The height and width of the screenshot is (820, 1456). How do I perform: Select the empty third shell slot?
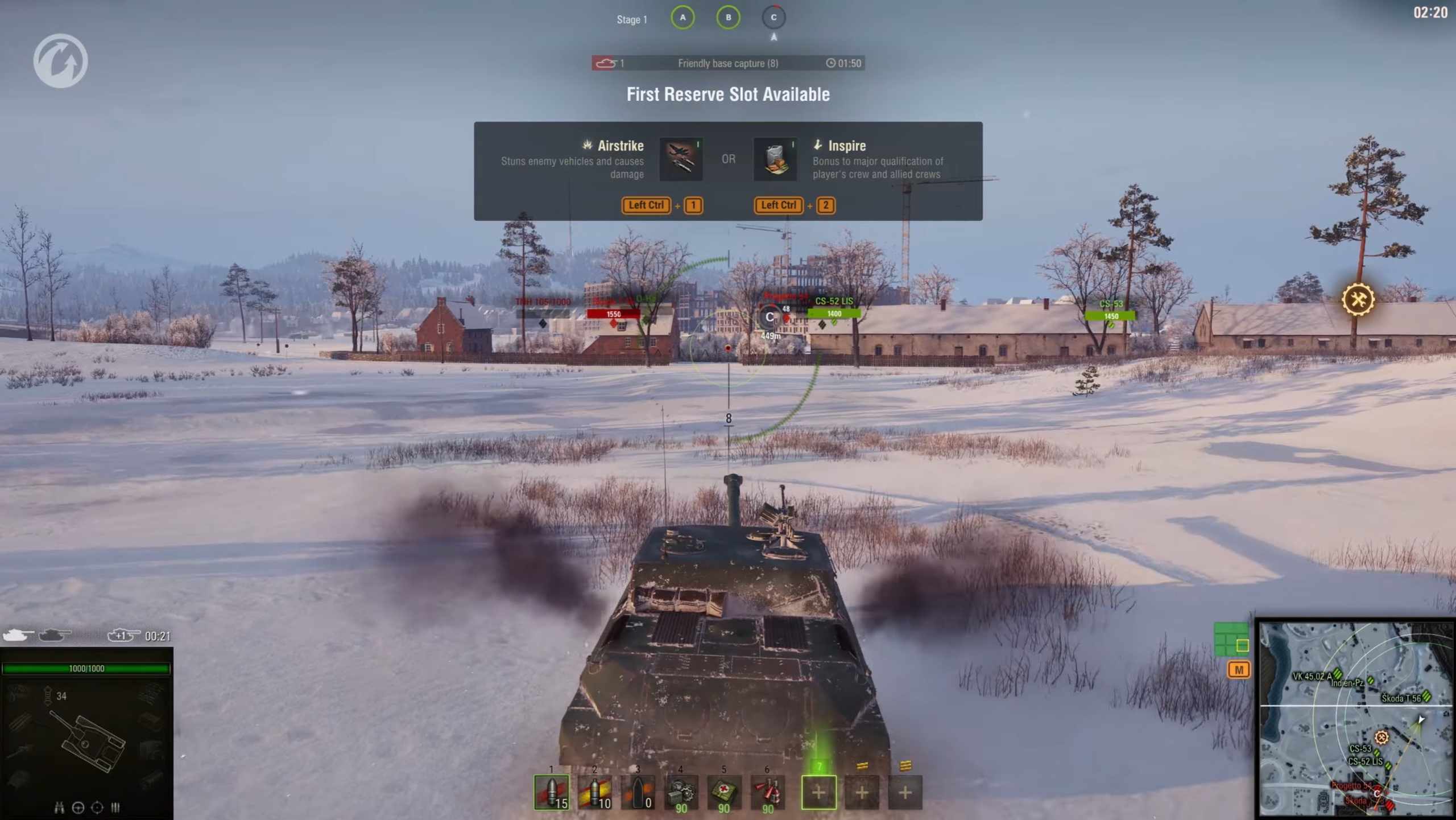click(638, 792)
